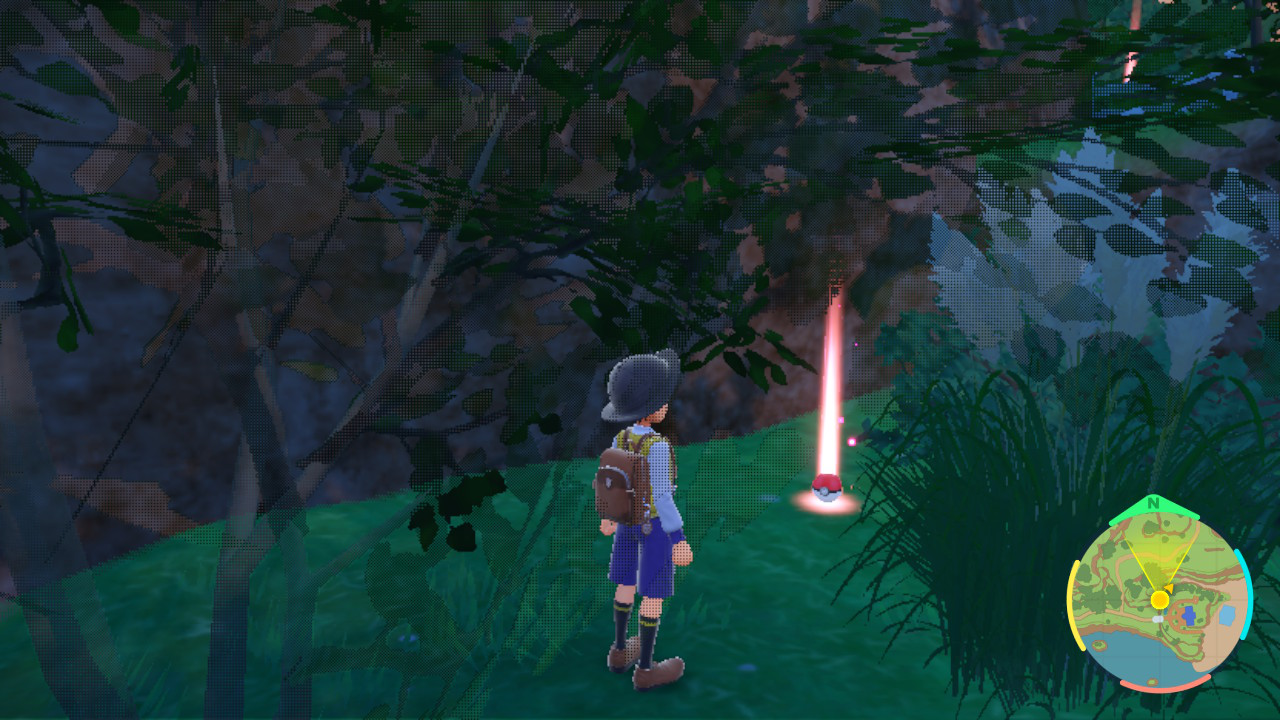The height and width of the screenshot is (720, 1280).
Task: Click the blue building marker on minimap
Action: point(1188,615)
